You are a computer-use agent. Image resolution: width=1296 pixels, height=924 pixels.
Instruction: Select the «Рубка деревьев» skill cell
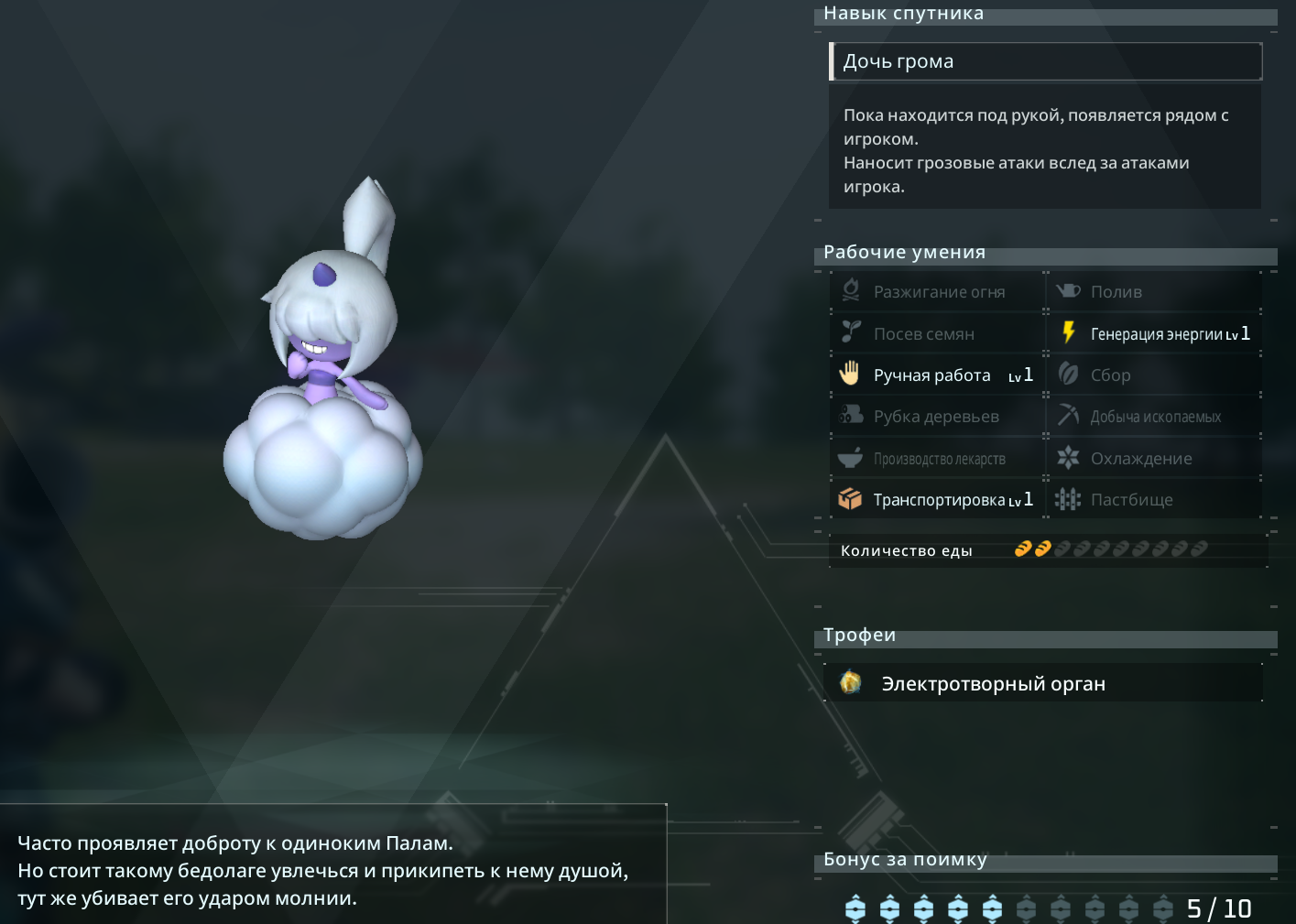(x=938, y=417)
